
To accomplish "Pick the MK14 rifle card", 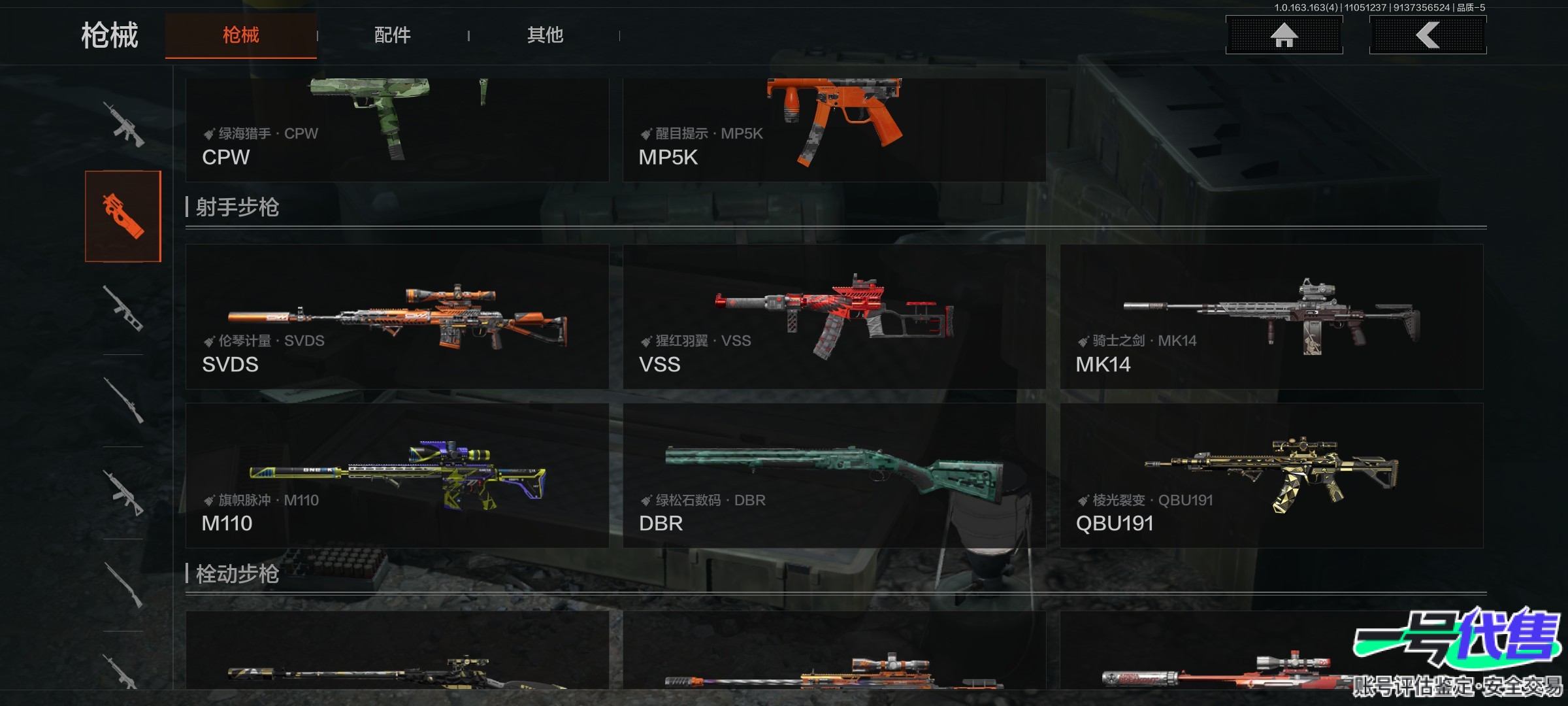I will [x=1271, y=317].
